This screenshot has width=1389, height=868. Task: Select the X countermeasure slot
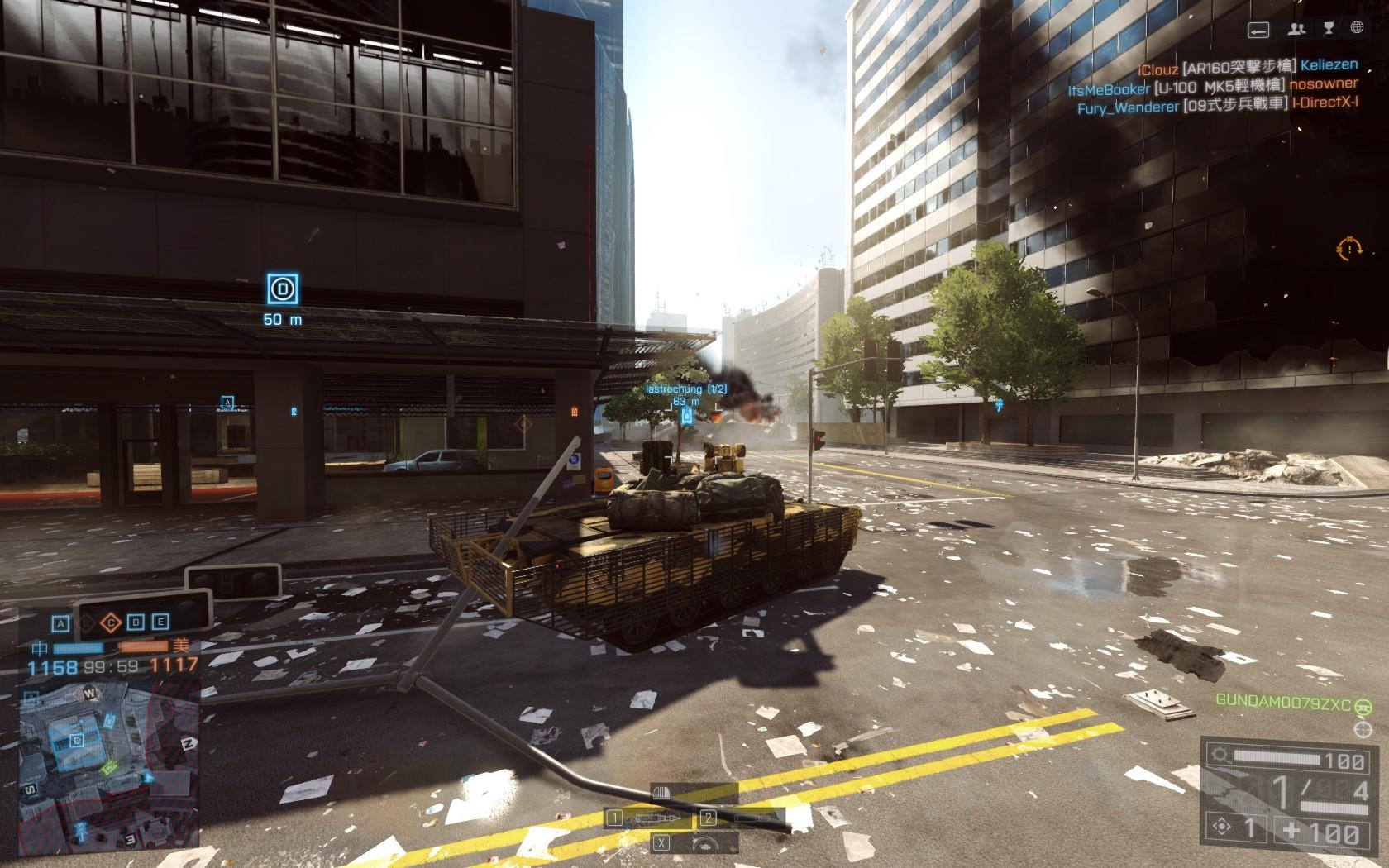pyautogui.click(x=661, y=843)
